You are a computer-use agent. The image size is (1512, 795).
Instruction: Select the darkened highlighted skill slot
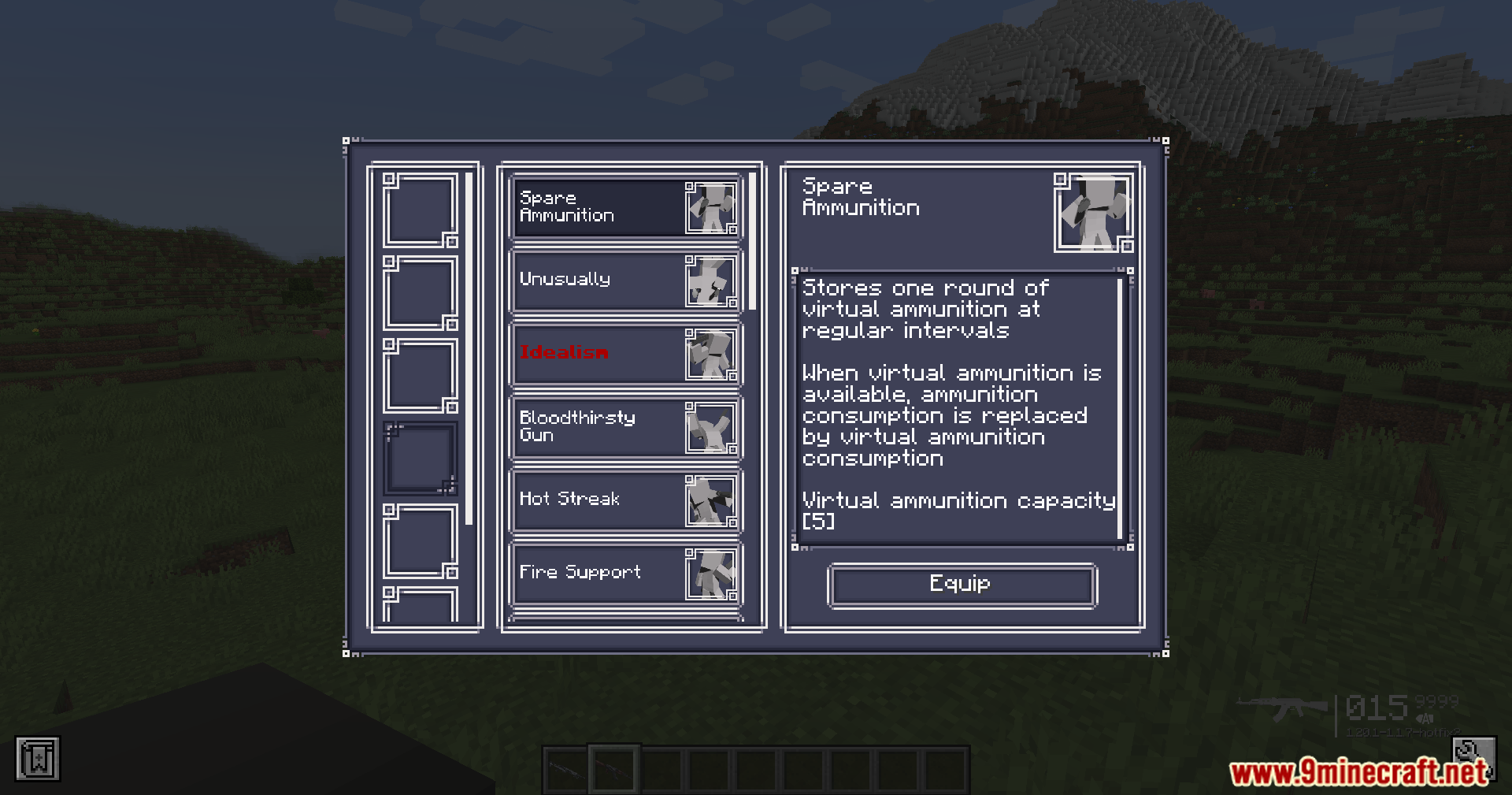pos(421,458)
